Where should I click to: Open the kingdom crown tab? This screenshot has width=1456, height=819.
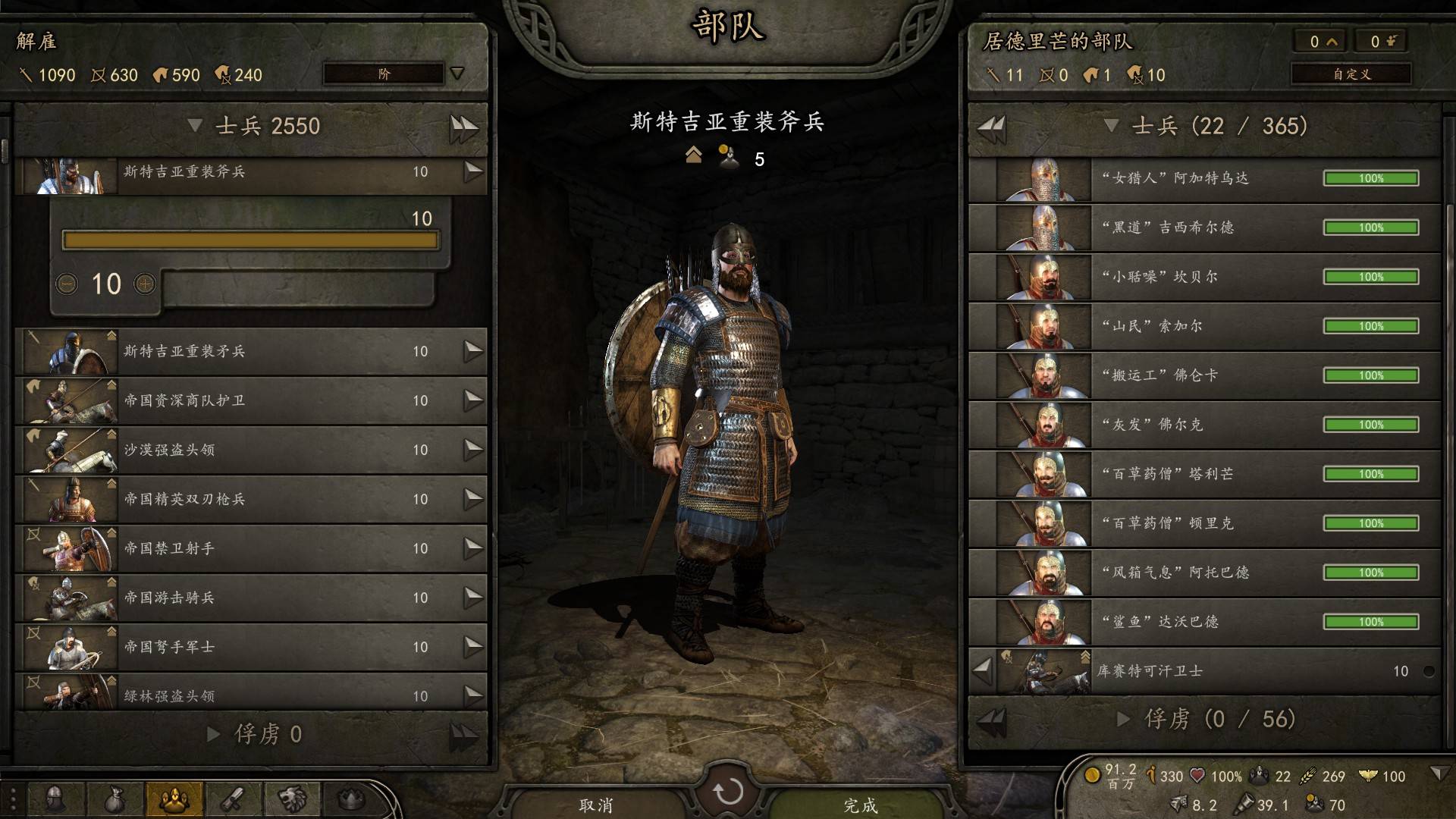coord(351,799)
